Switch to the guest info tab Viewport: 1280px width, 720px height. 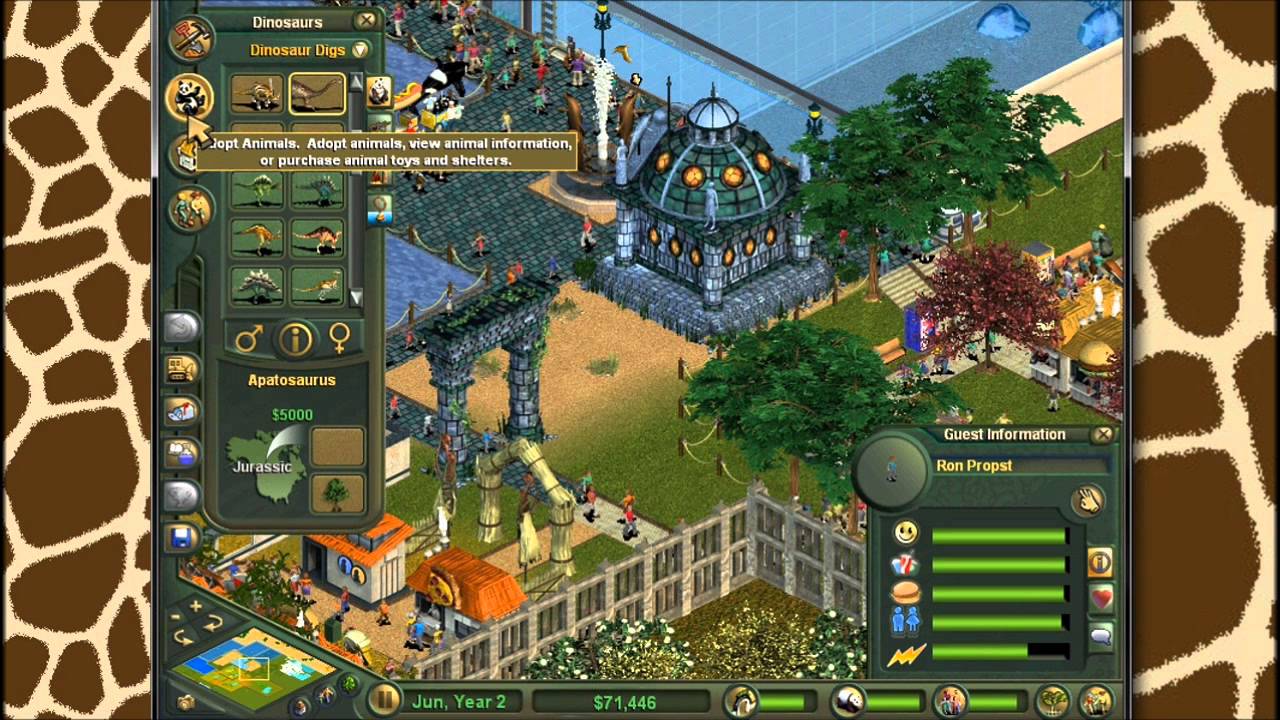click(x=1100, y=564)
